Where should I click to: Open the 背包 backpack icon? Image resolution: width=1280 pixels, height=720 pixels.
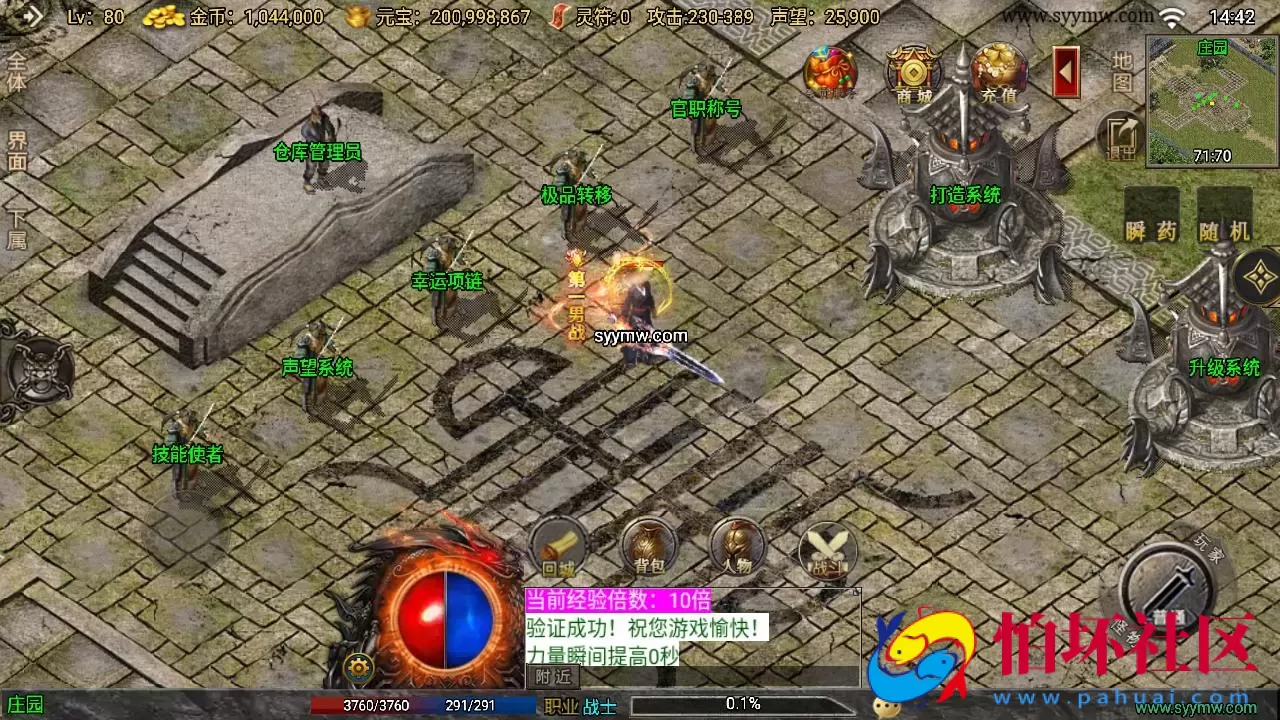[x=647, y=547]
